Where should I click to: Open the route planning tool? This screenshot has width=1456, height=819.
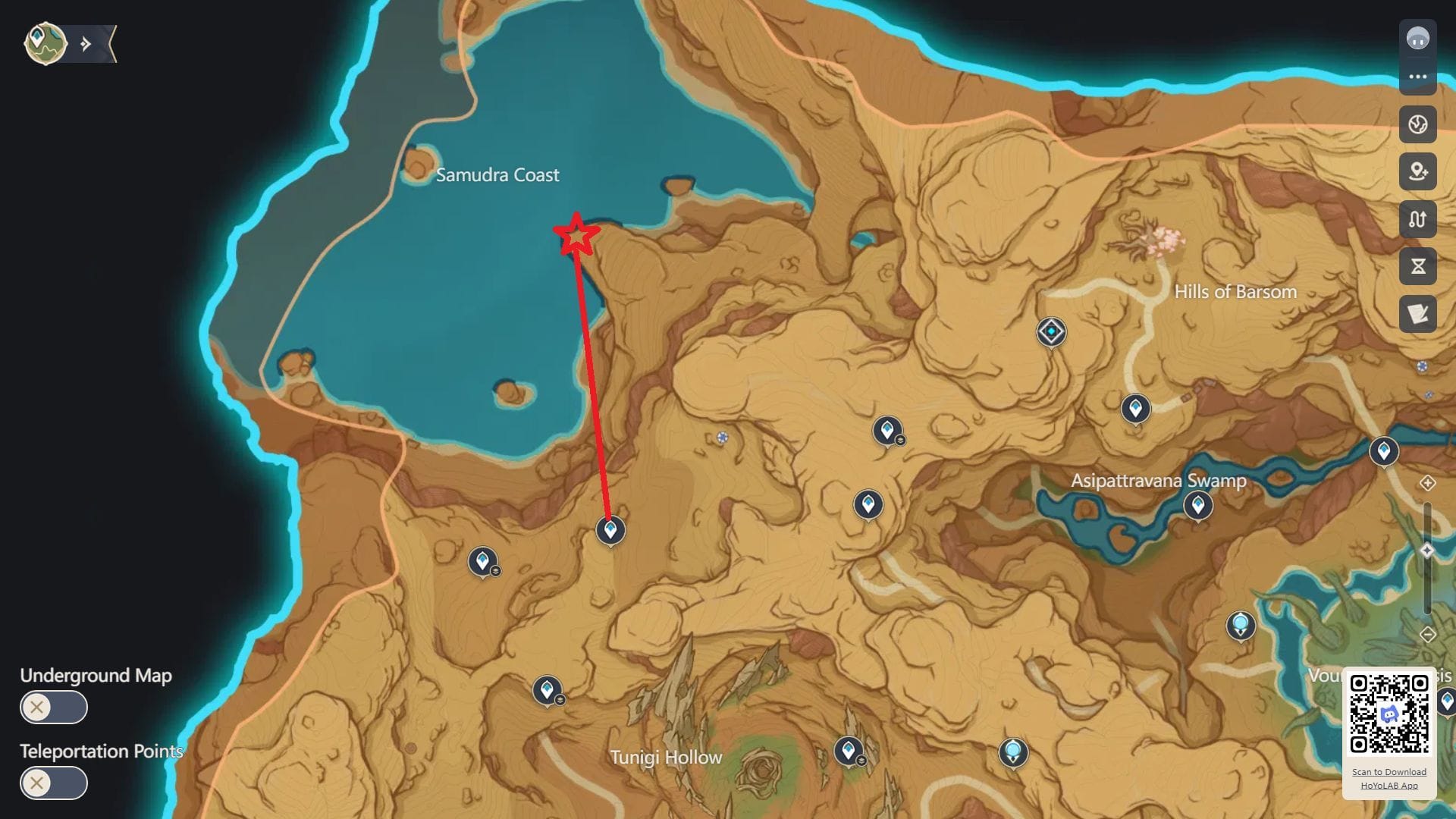pos(1417,219)
